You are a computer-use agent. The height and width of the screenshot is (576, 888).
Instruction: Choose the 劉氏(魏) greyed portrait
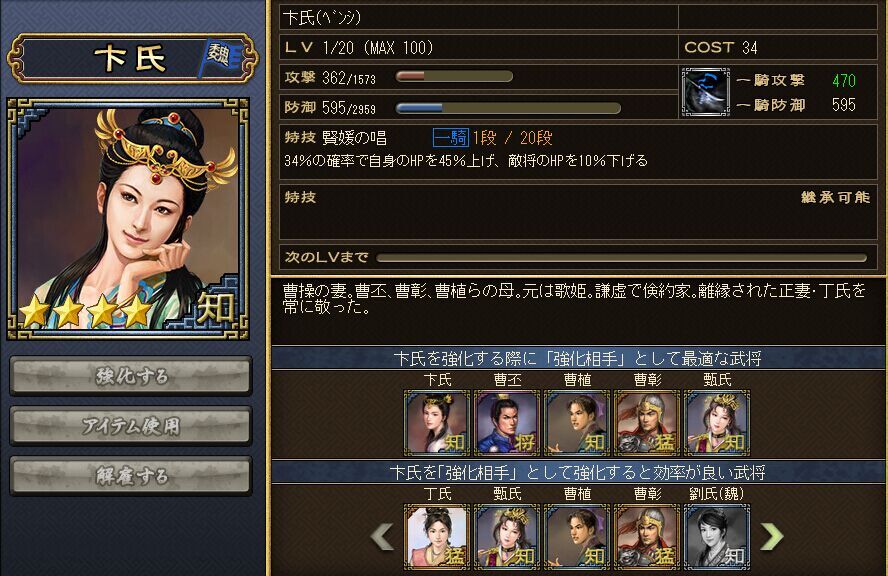[717, 537]
